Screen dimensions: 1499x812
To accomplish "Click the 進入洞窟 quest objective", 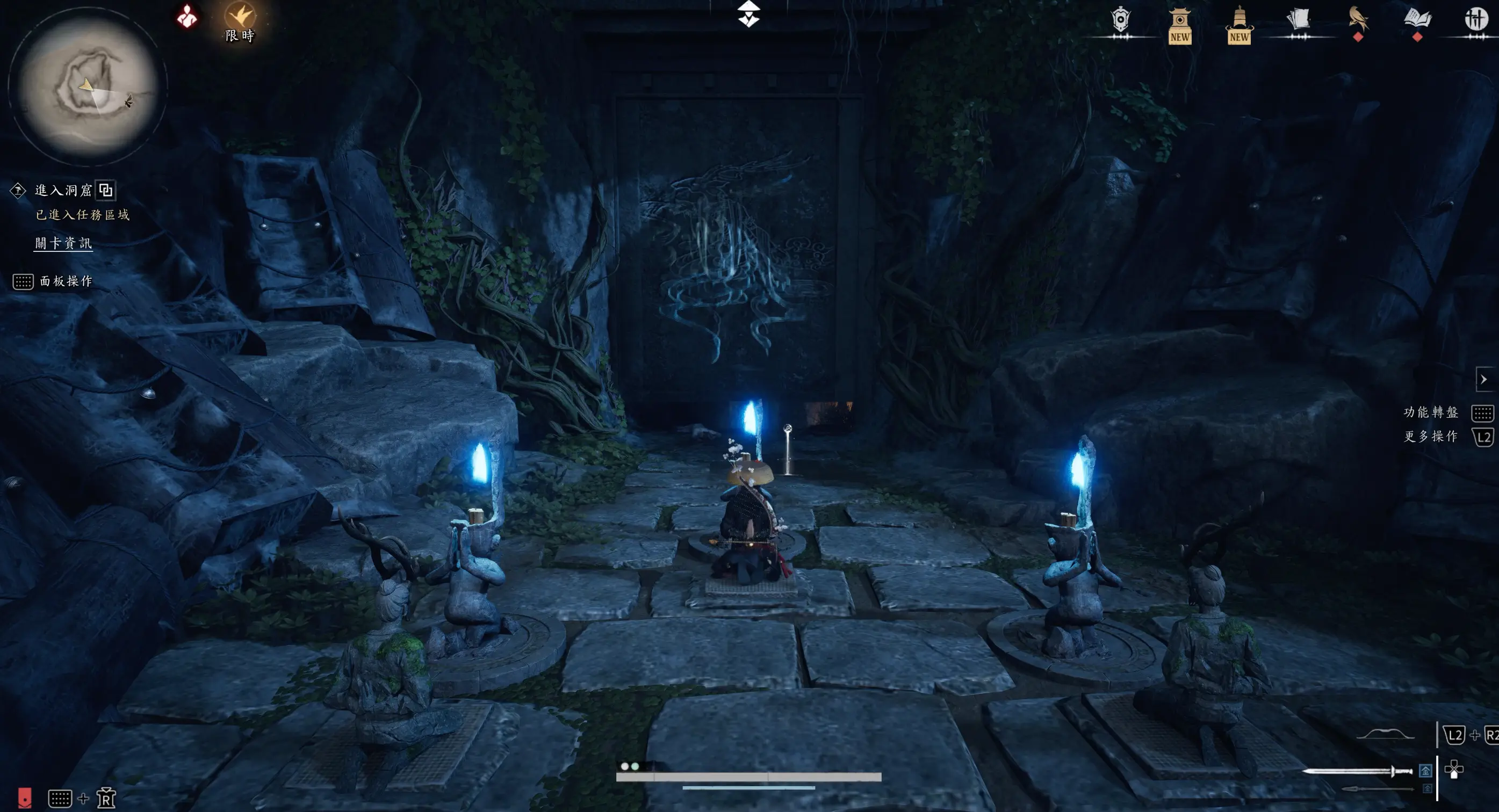I will pyautogui.click(x=63, y=190).
